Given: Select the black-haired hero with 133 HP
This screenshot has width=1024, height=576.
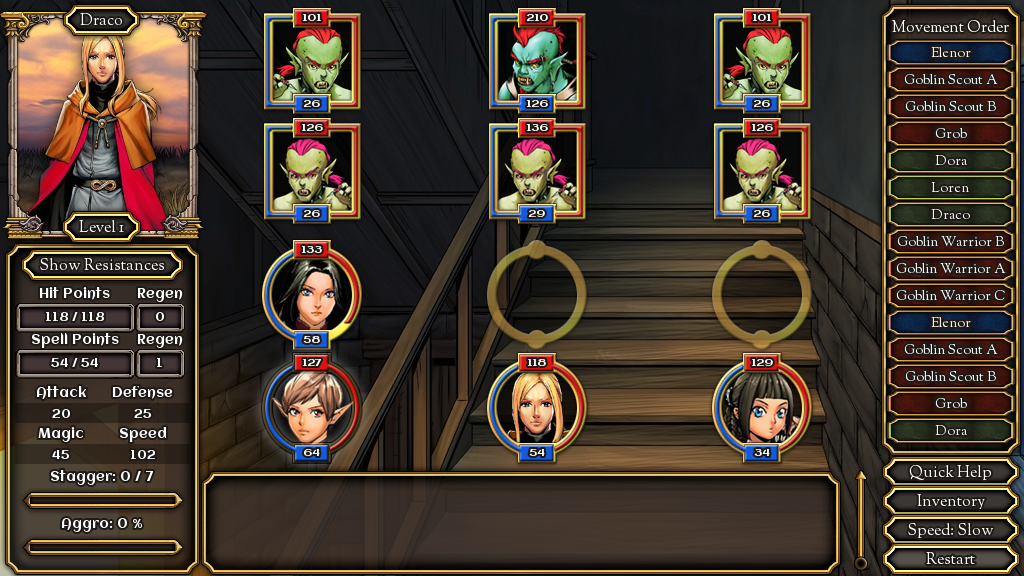Looking at the screenshot, I should (x=312, y=292).
